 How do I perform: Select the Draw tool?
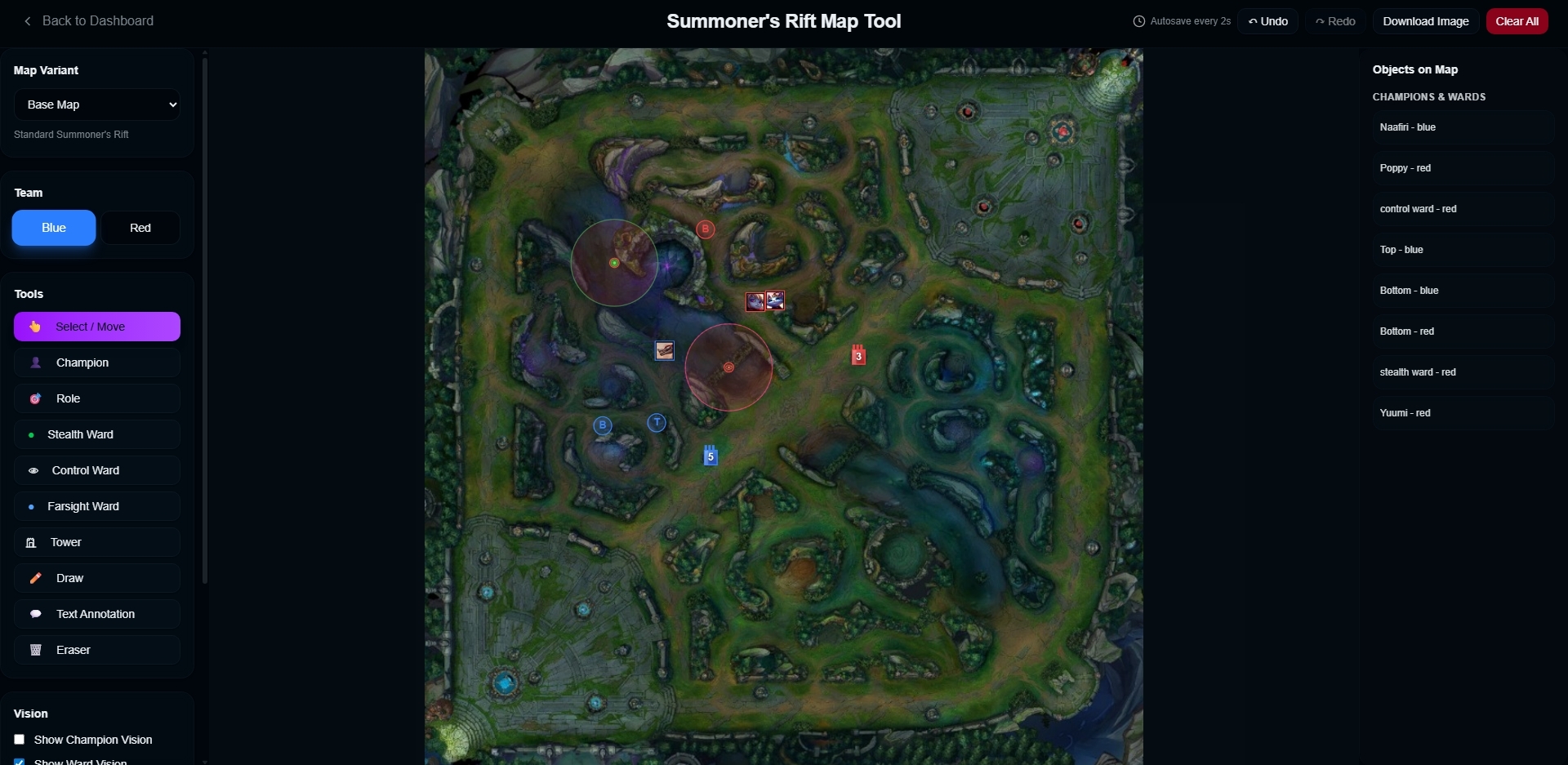point(97,577)
